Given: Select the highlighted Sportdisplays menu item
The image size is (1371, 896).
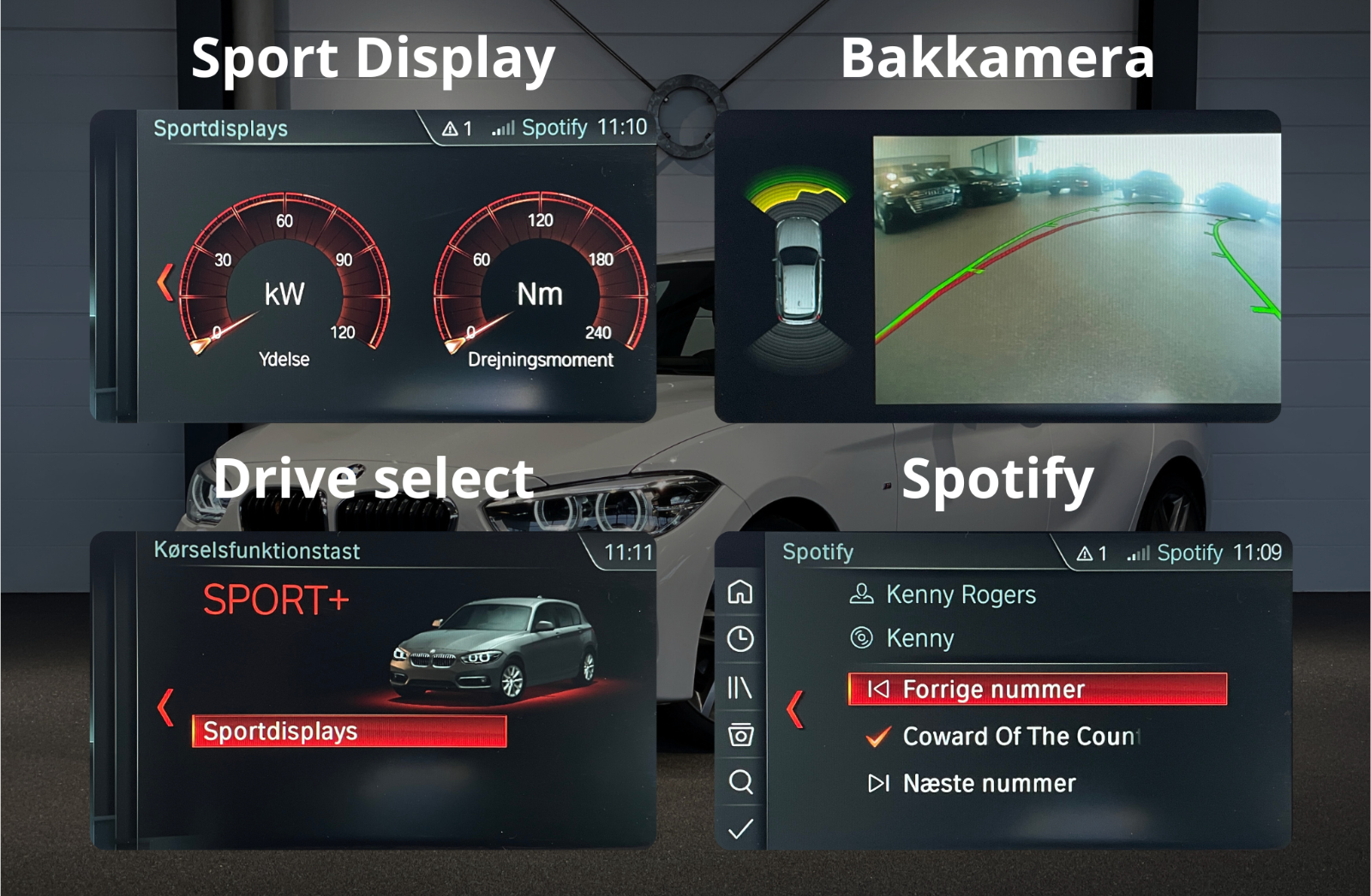Looking at the screenshot, I should (x=349, y=732).
